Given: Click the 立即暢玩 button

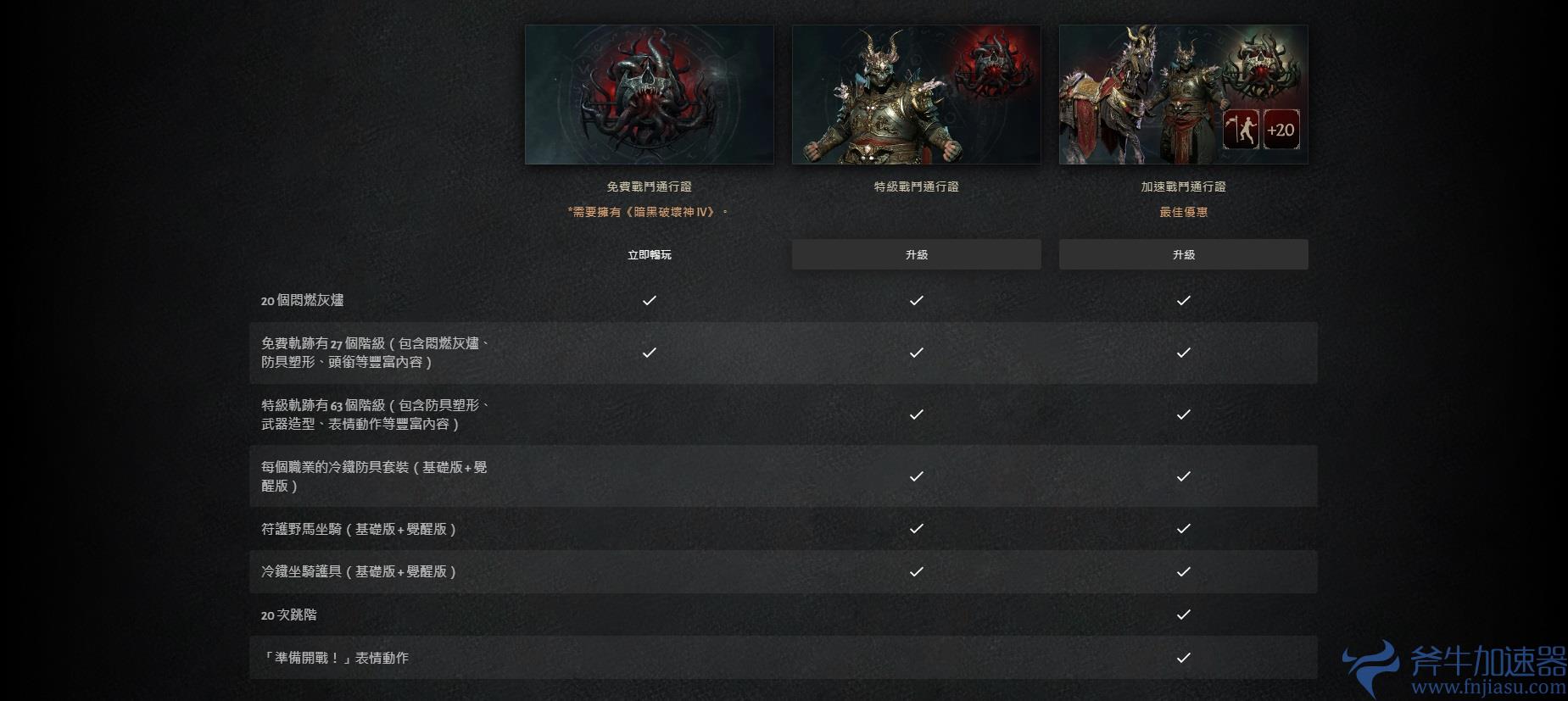Looking at the screenshot, I should pyautogui.click(x=650, y=253).
